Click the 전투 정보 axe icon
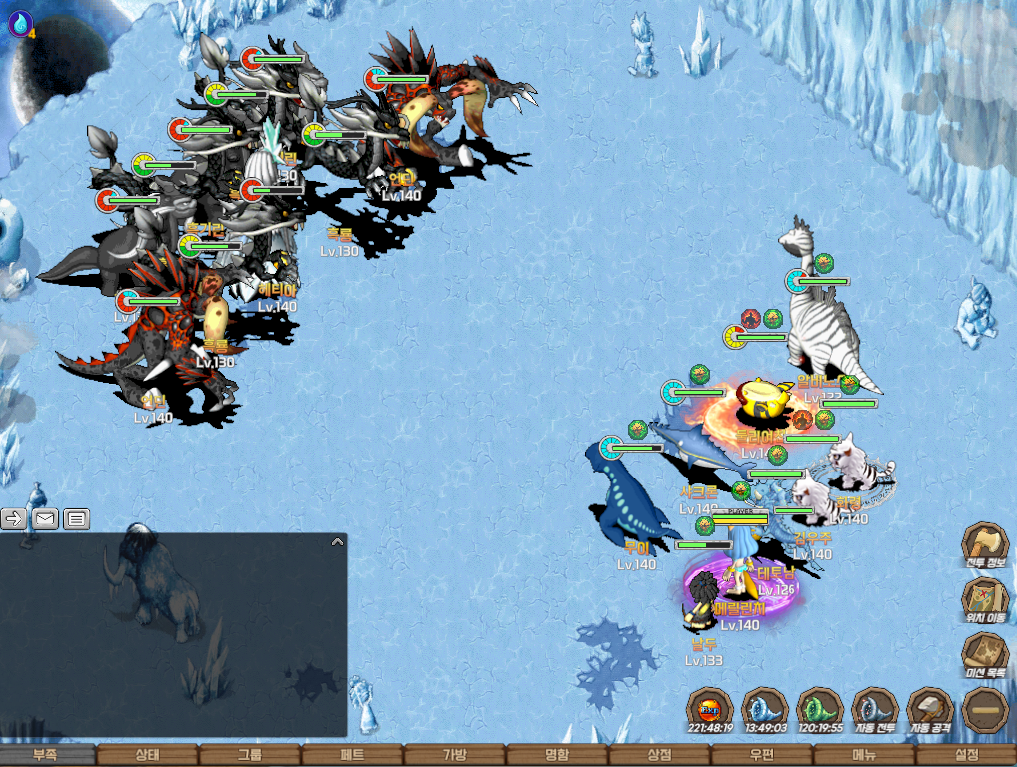This screenshot has height=767, width=1017. pos(985,547)
